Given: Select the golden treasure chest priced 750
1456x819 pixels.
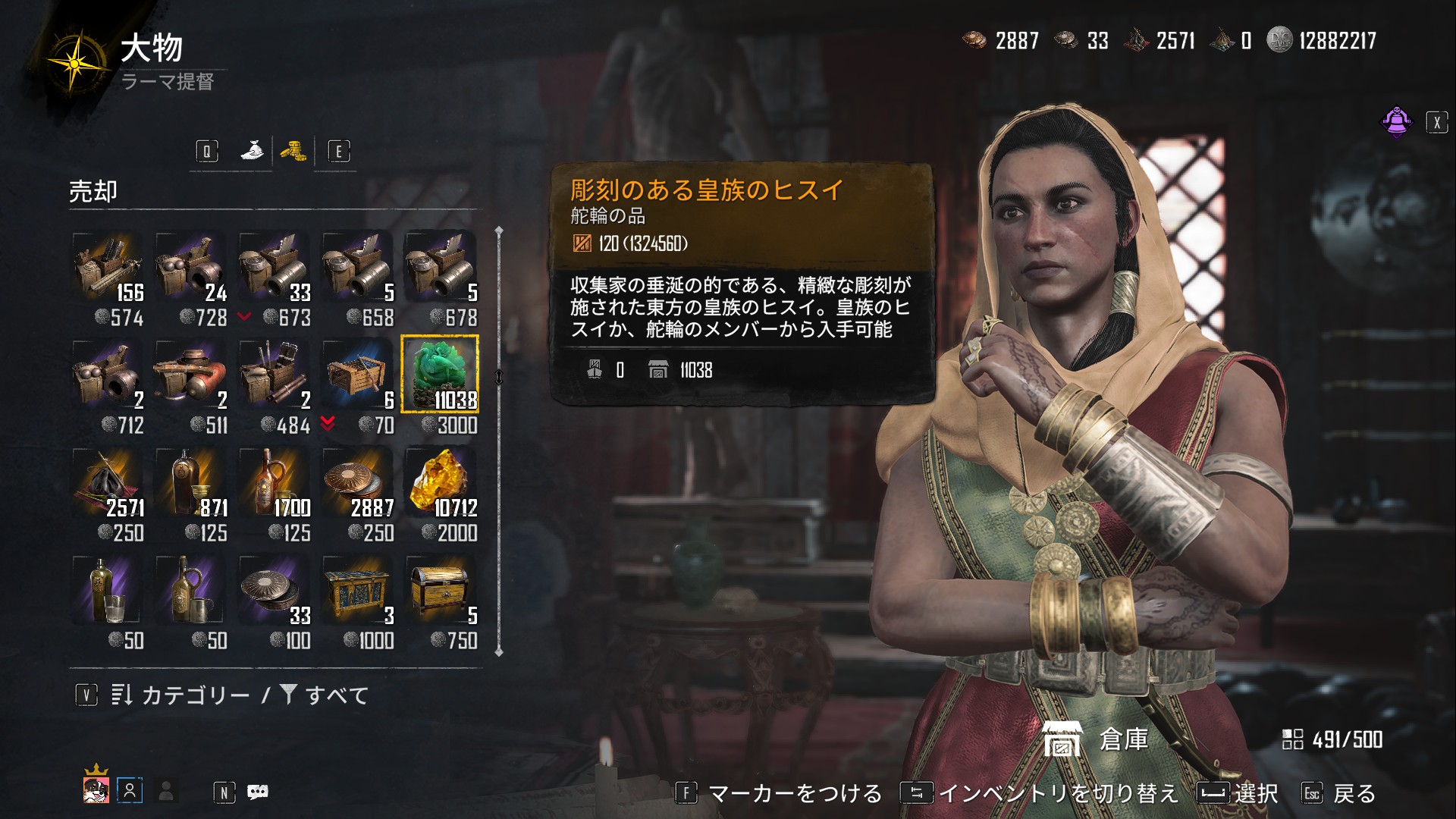Looking at the screenshot, I should 440,590.
